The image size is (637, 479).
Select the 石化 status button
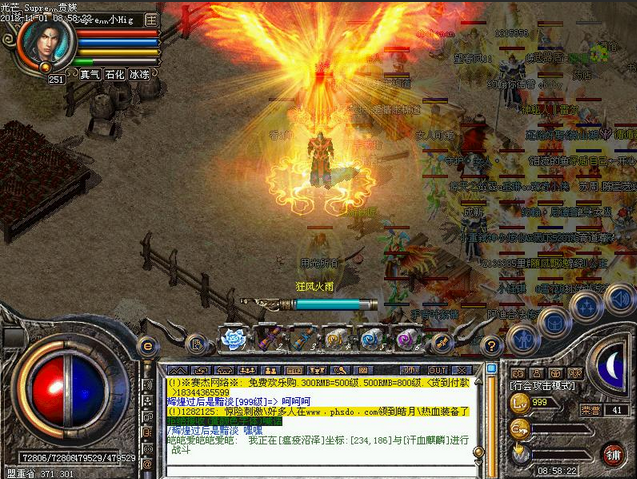coord(115,74)
